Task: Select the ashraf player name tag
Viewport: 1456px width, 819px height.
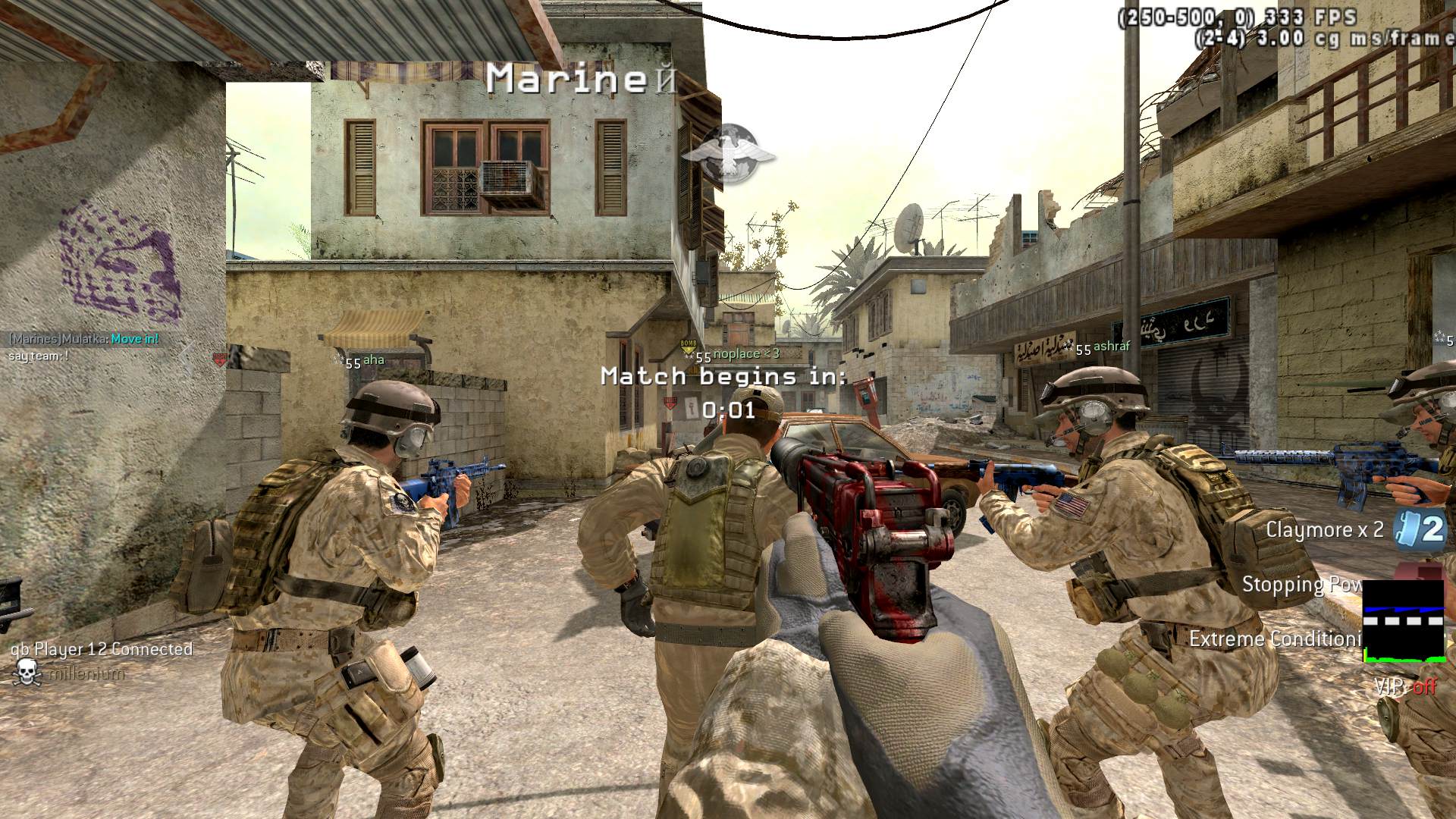Action: click(1111, 346)
